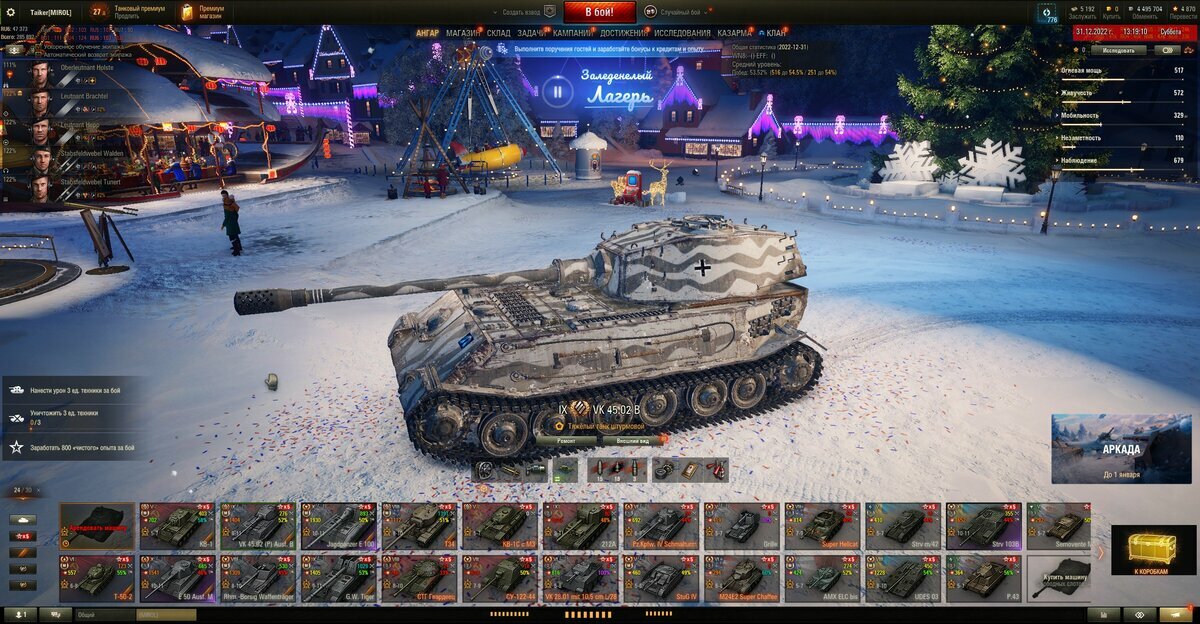This screenshot has width=1200, height=624.
Task: Open the К КОРОБКАМ loot boxes button
Action: pyautogui.click(x=1153, y=551)
